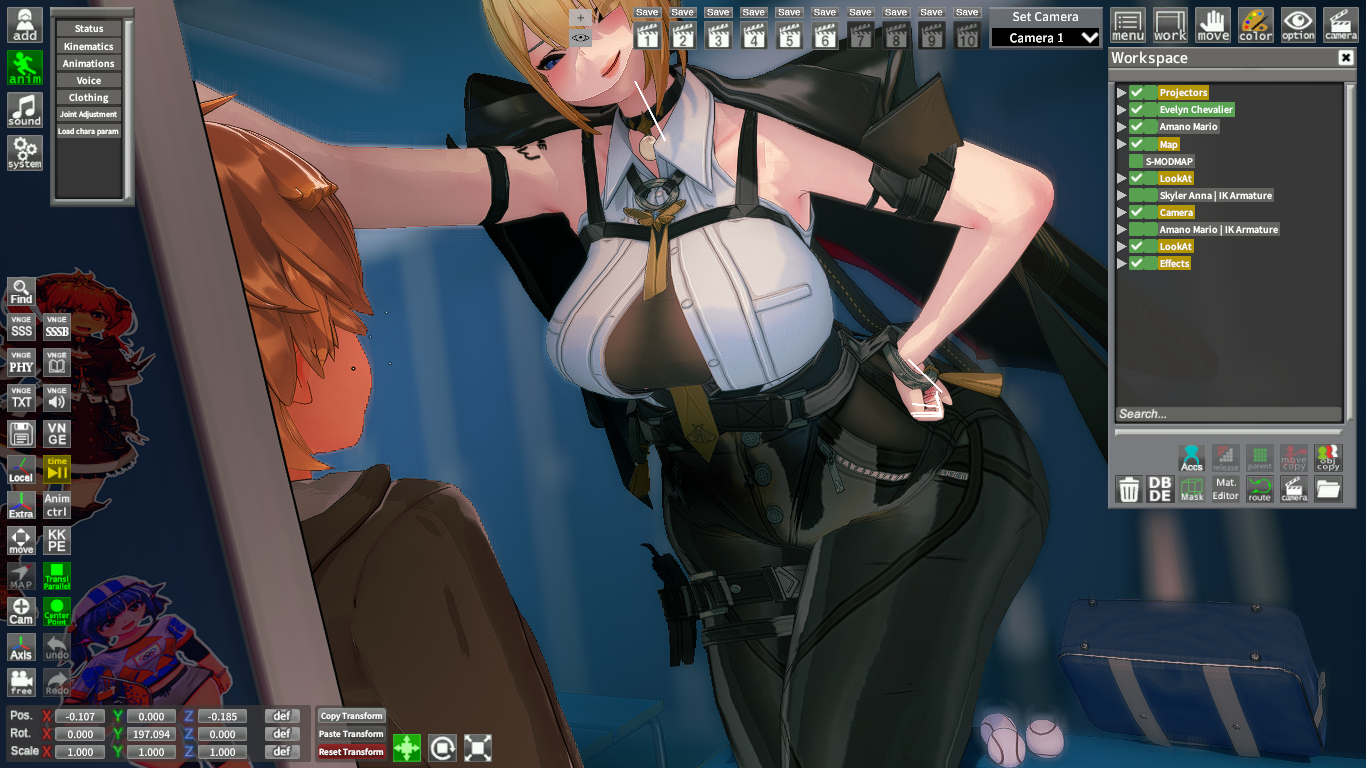Open the Mat. Editor
This screenshot has height=768, width=1366.
(1226, 489)
